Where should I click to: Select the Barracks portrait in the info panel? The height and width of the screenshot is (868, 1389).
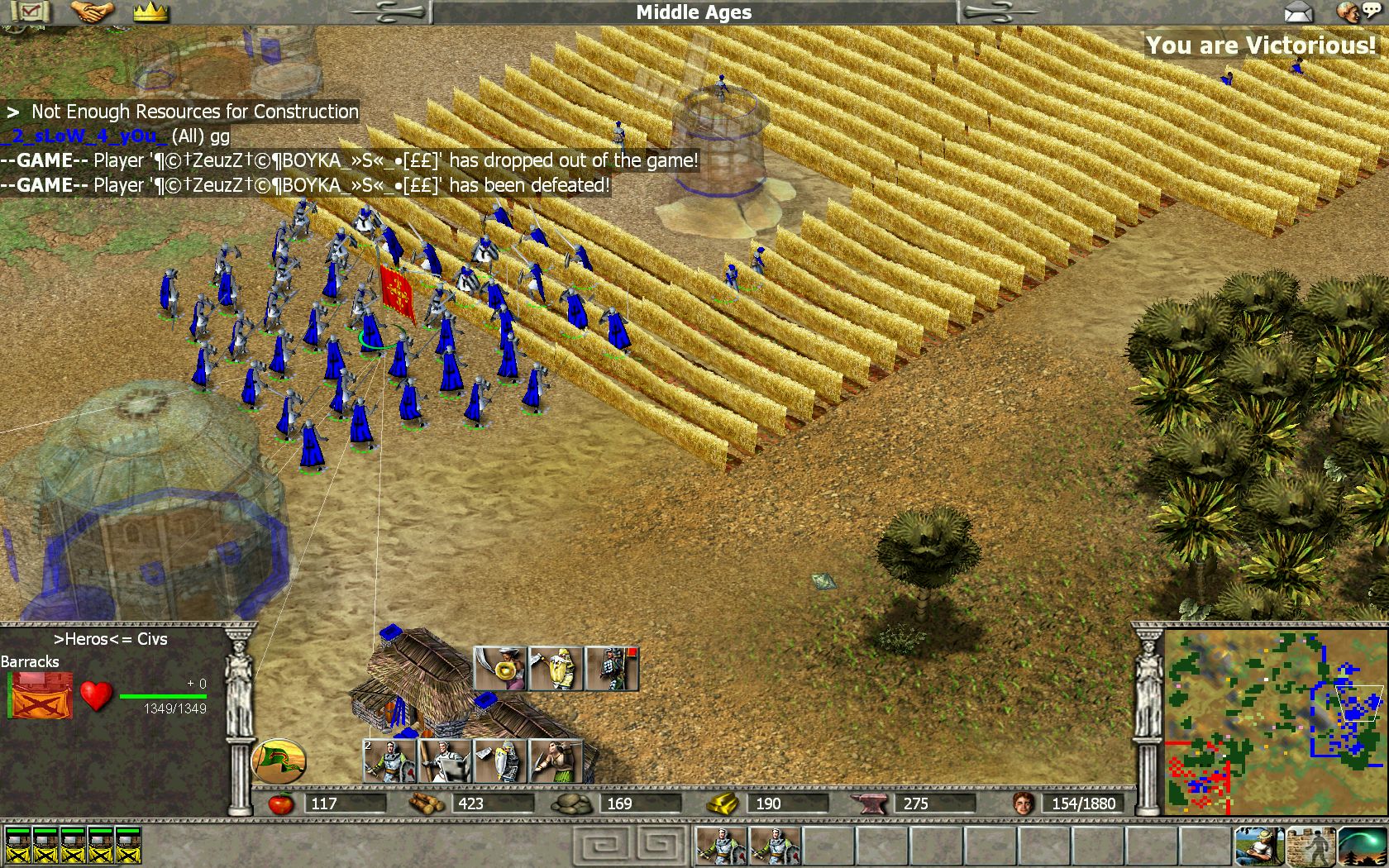tap(41, 695)
